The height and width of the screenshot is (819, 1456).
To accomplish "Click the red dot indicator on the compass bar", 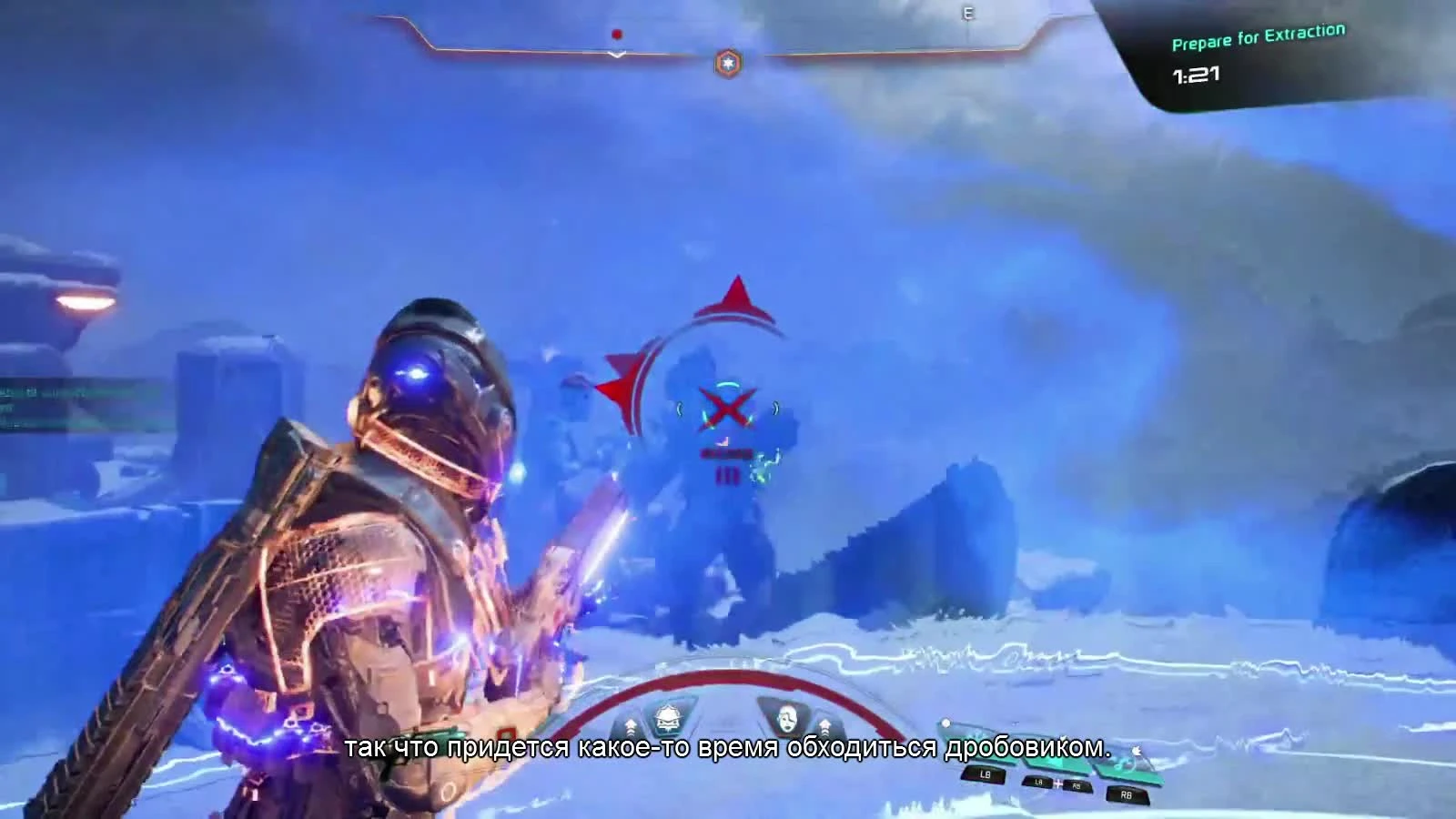I will click(617, 35).
